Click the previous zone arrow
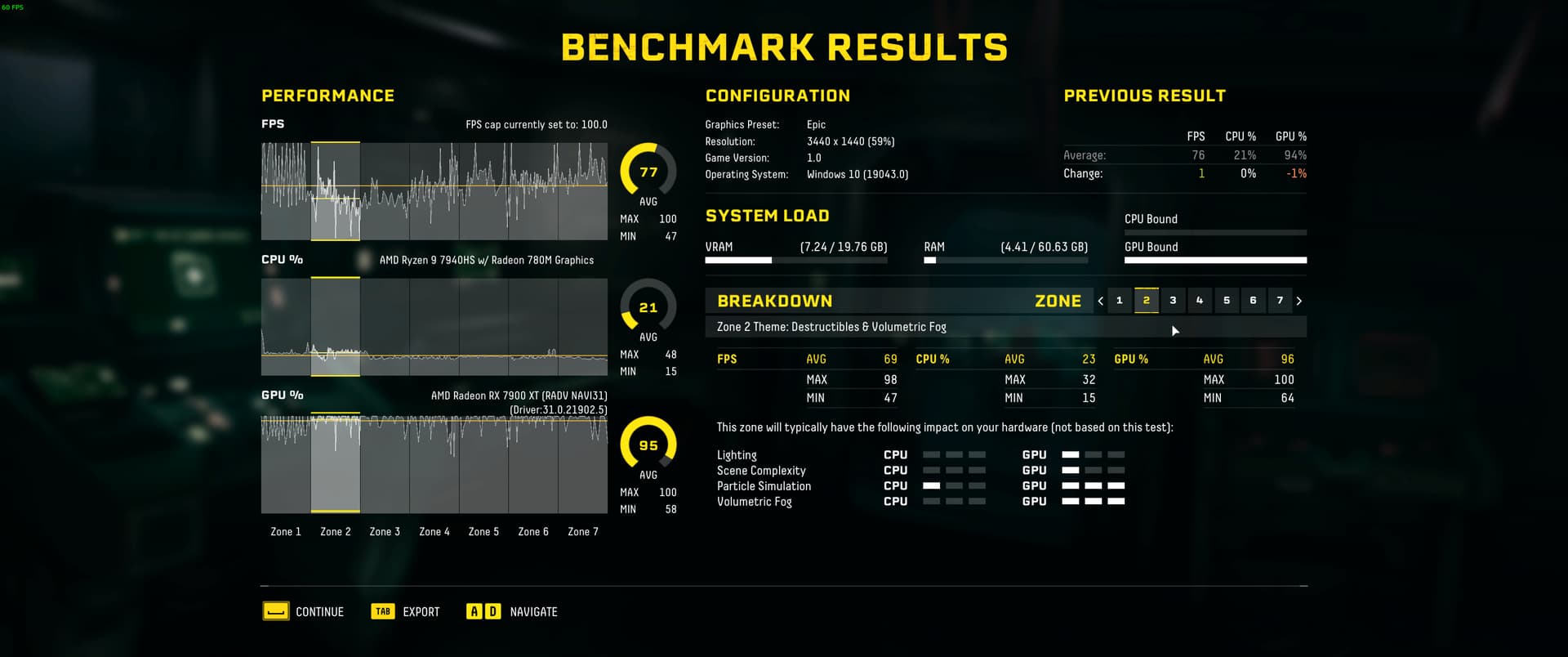Image resolution: width=1568 pixels, height=657 pixels. pos(1101,301)
